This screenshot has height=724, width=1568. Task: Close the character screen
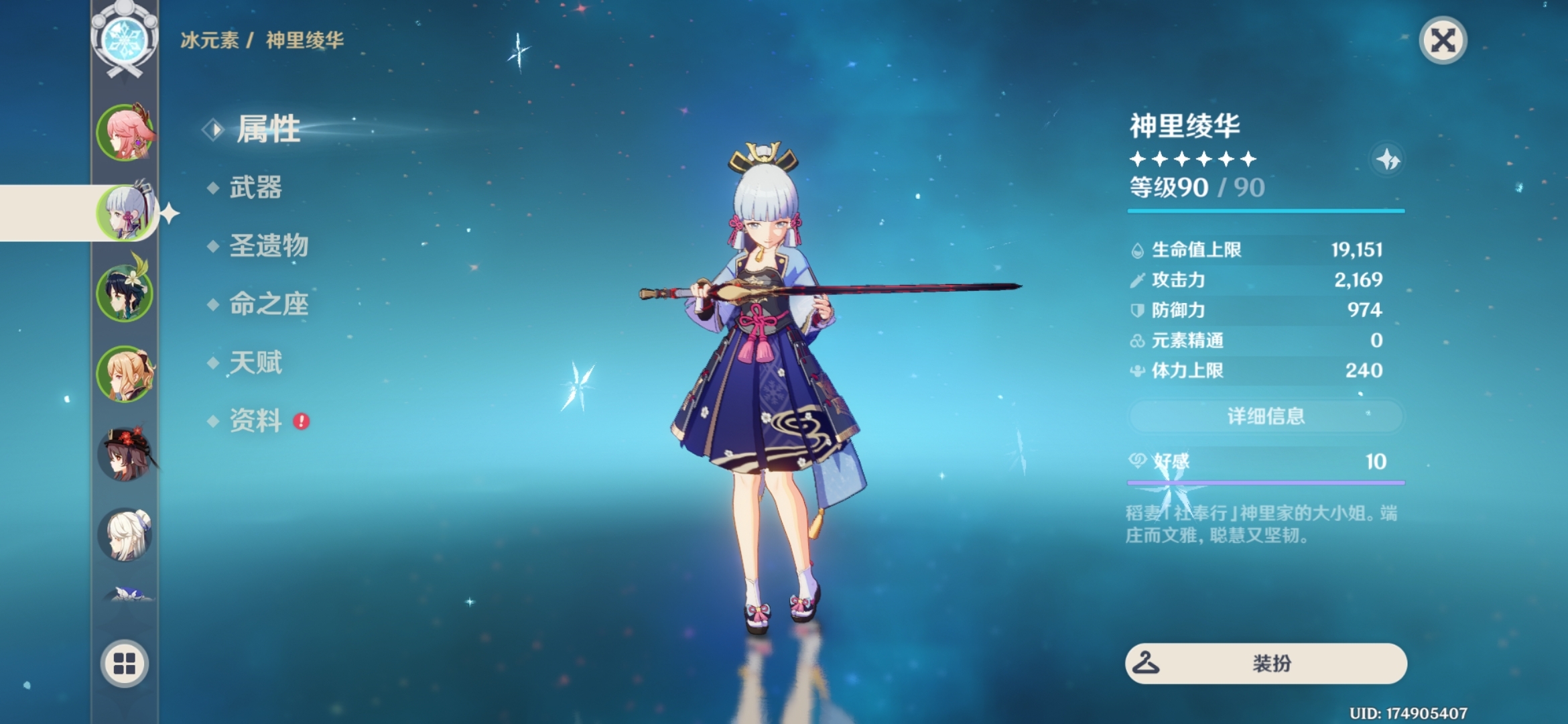point(1443,40)
